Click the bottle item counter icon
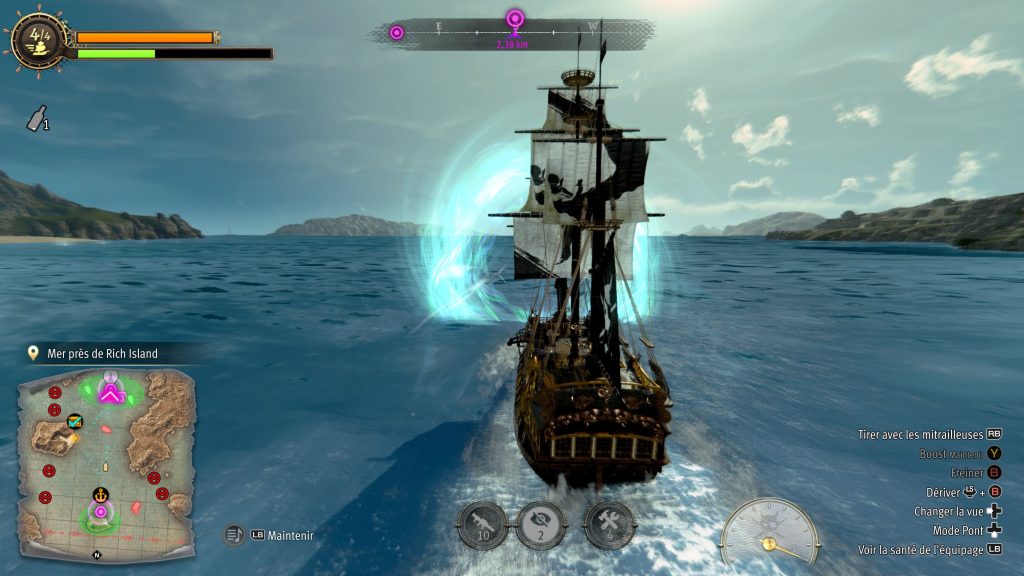 (x=36, y=121)
